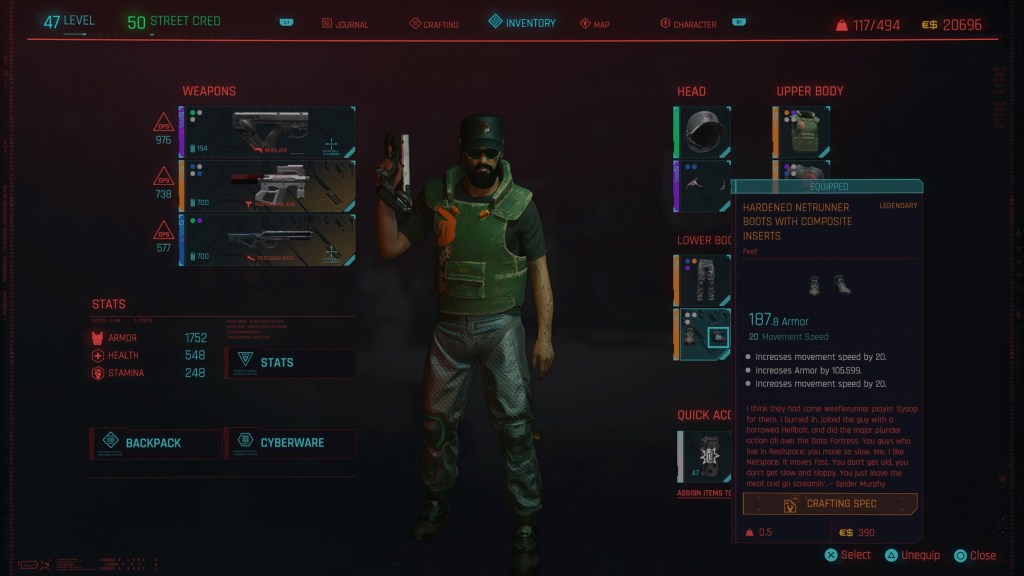Viewport: 1024px width, 576px height.
Task: Open the Stats panel
Action: (x=291, y=362)
